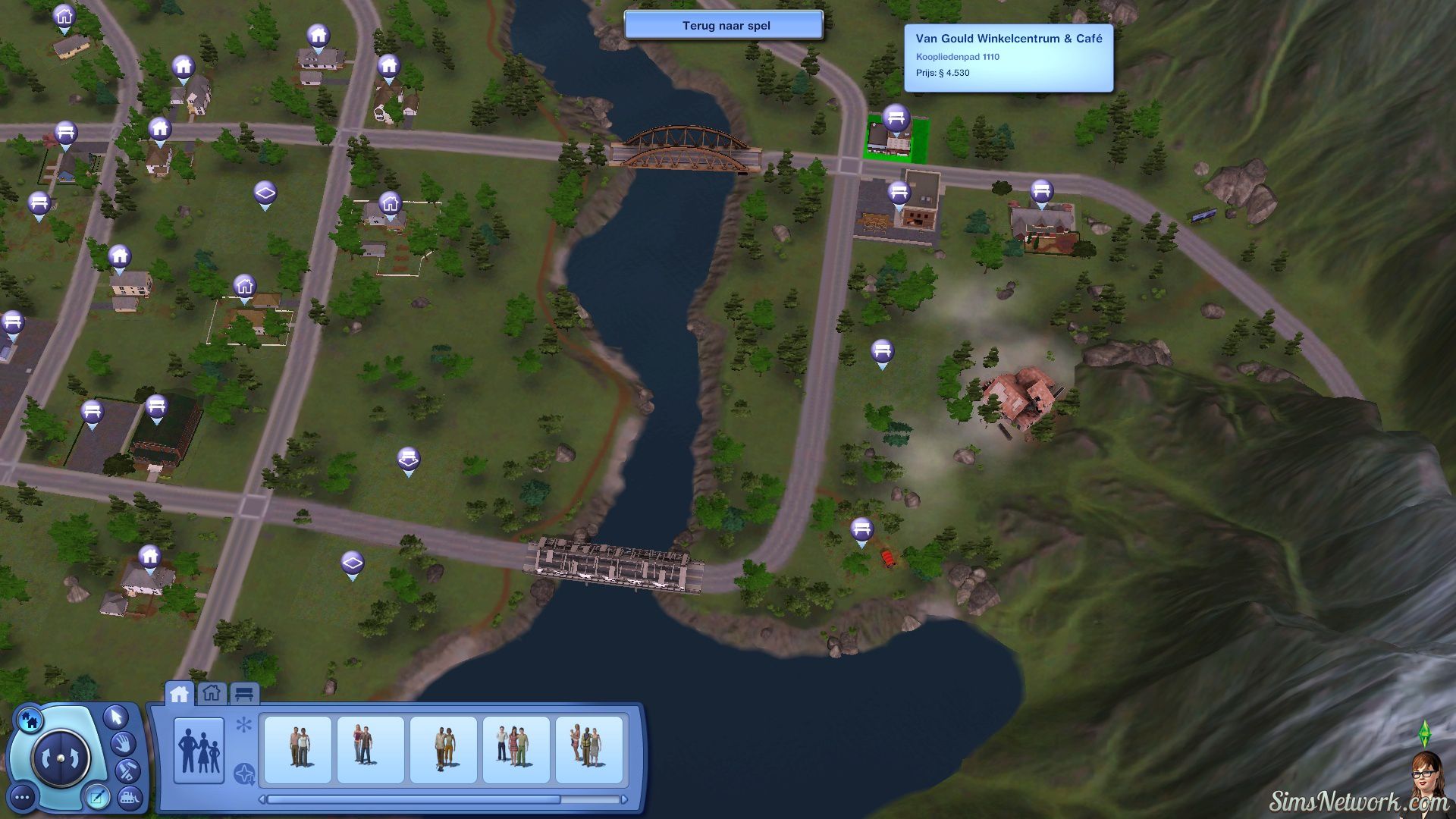The image size is (1456, 819).
Task: Click the two-houses neighborhood view button
Action: coord(30,718)
